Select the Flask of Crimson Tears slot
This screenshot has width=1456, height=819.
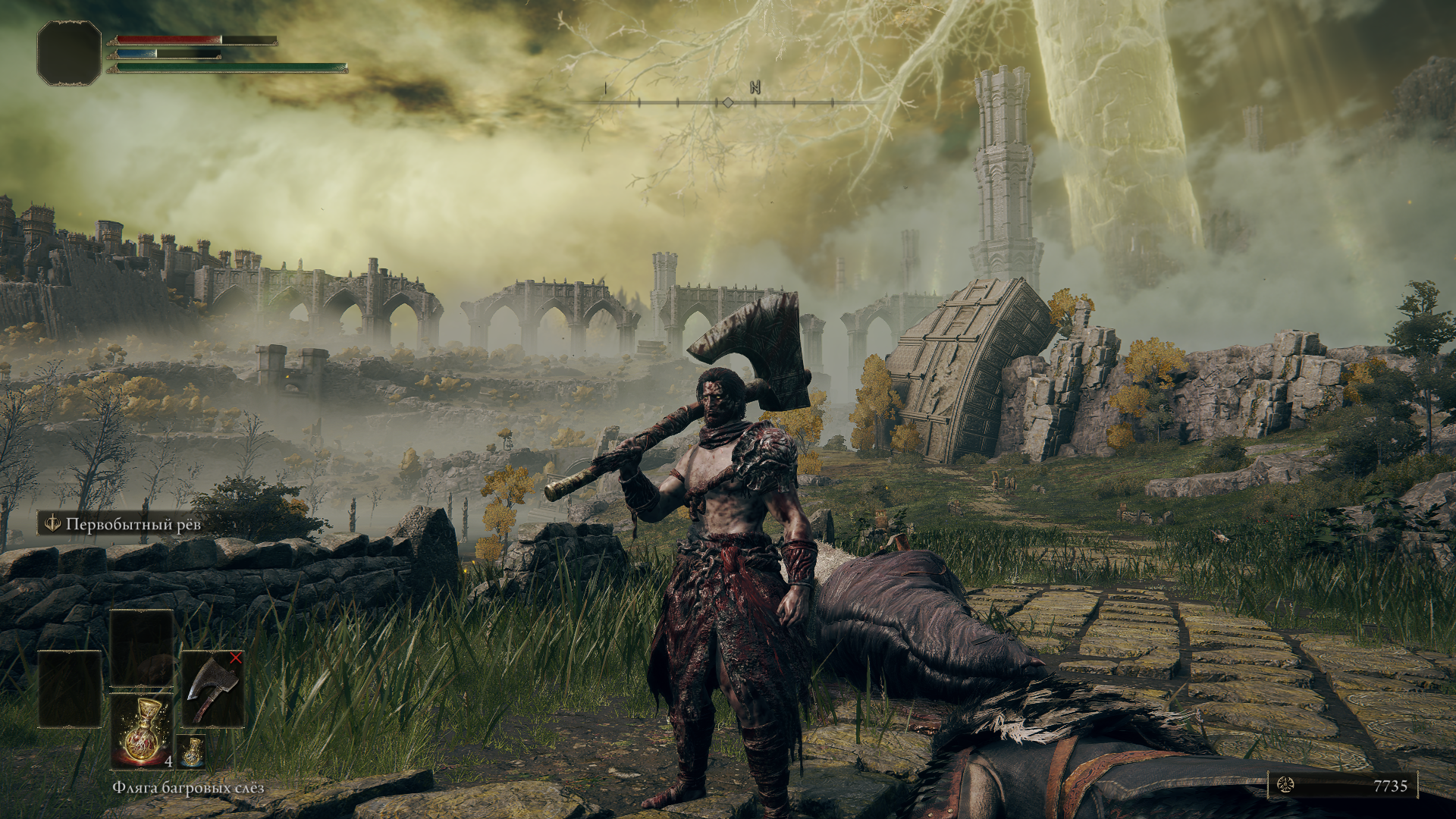[142, 731]
